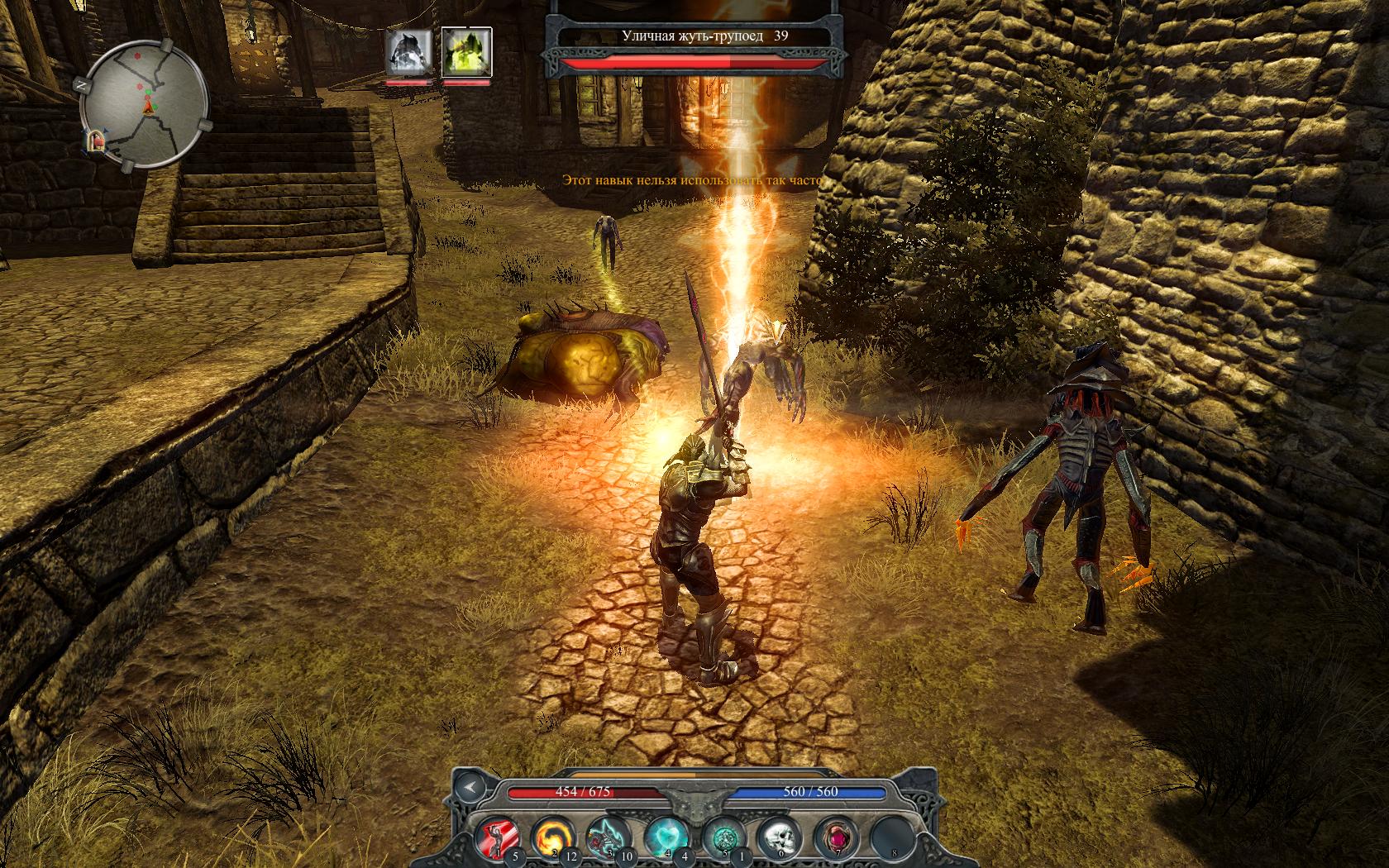The height and width of the screenshot is (868, 1389).
Task: Select the white skull skill
Action: click(x=776, y=837)
